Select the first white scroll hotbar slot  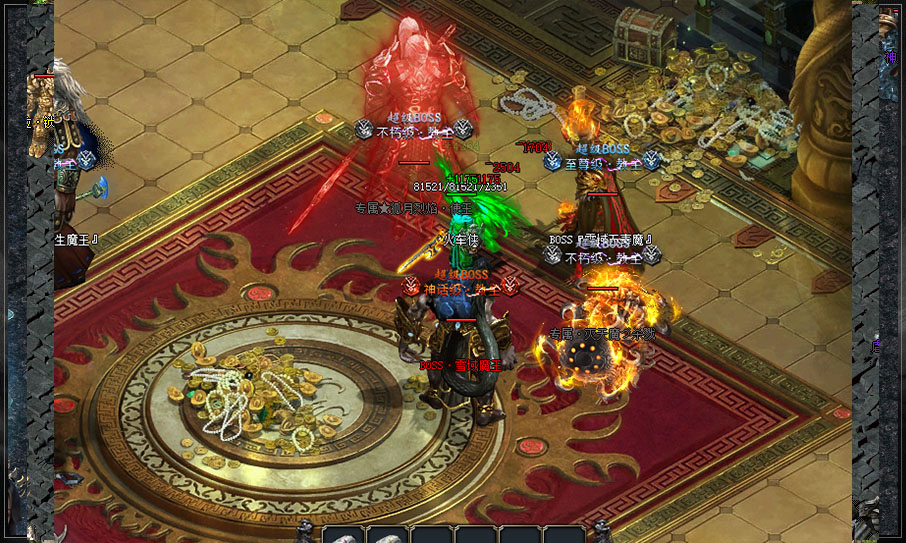point(344,535)
